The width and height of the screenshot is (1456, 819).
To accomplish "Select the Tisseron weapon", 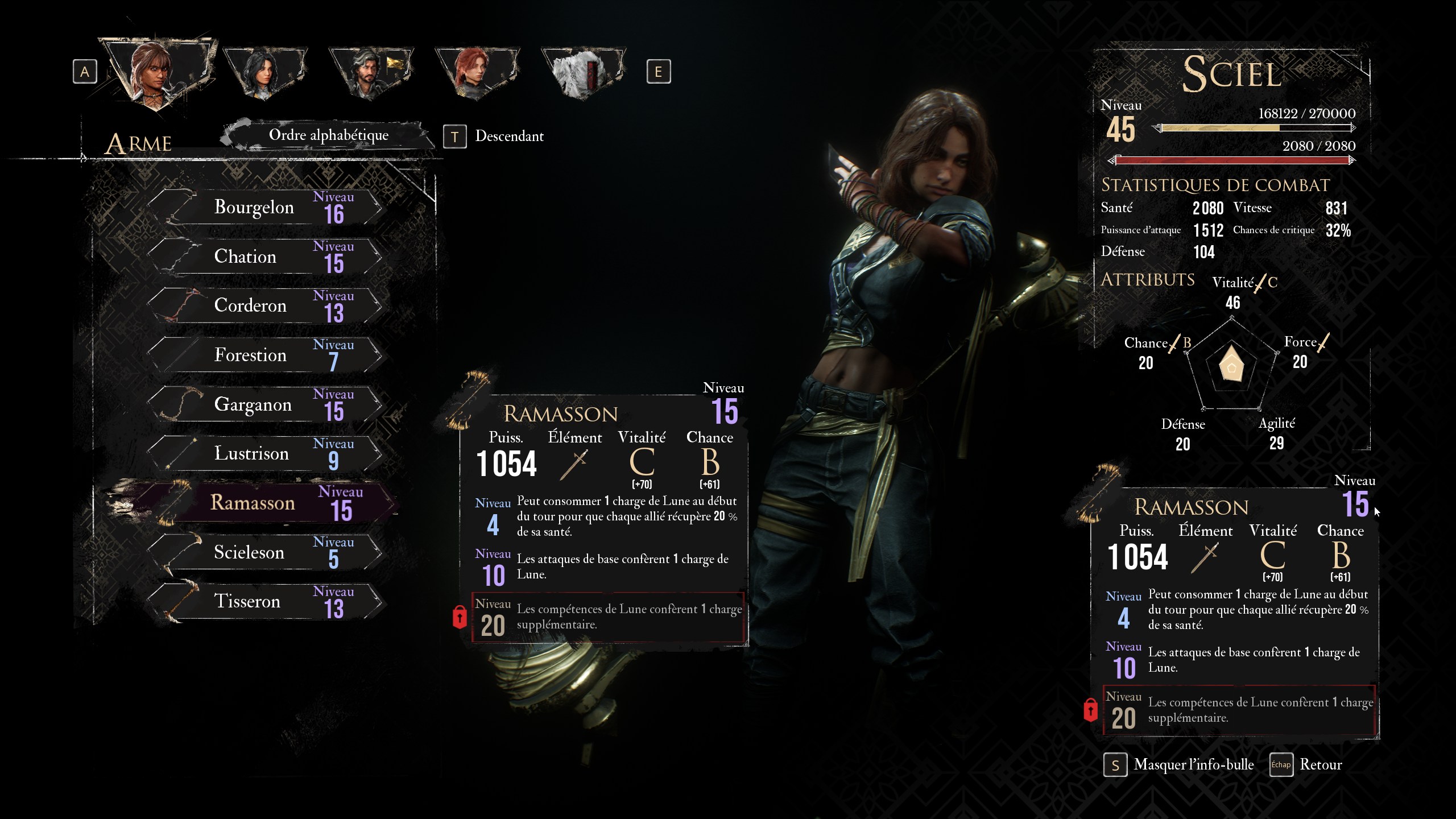I will coord(264,602).
